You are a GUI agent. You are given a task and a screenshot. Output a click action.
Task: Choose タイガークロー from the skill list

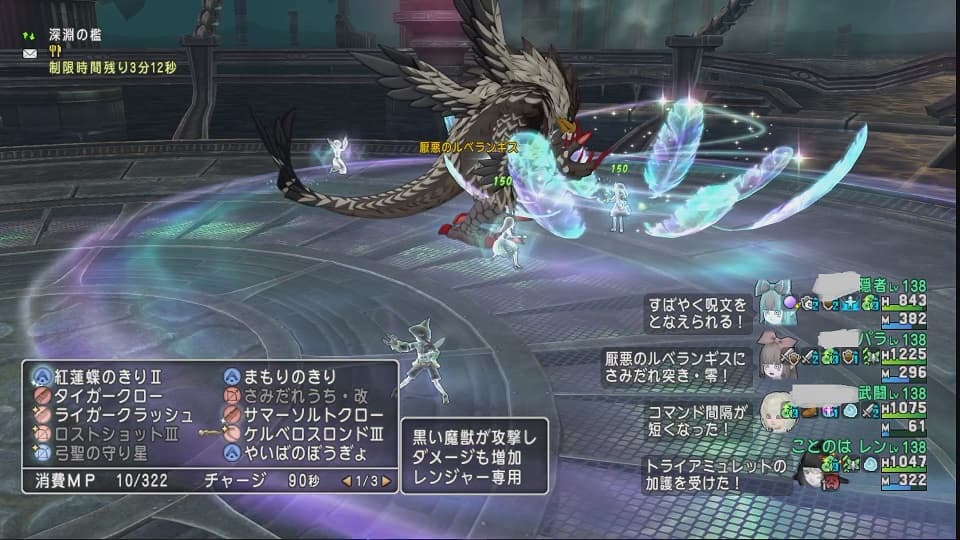tap(99, 396)
